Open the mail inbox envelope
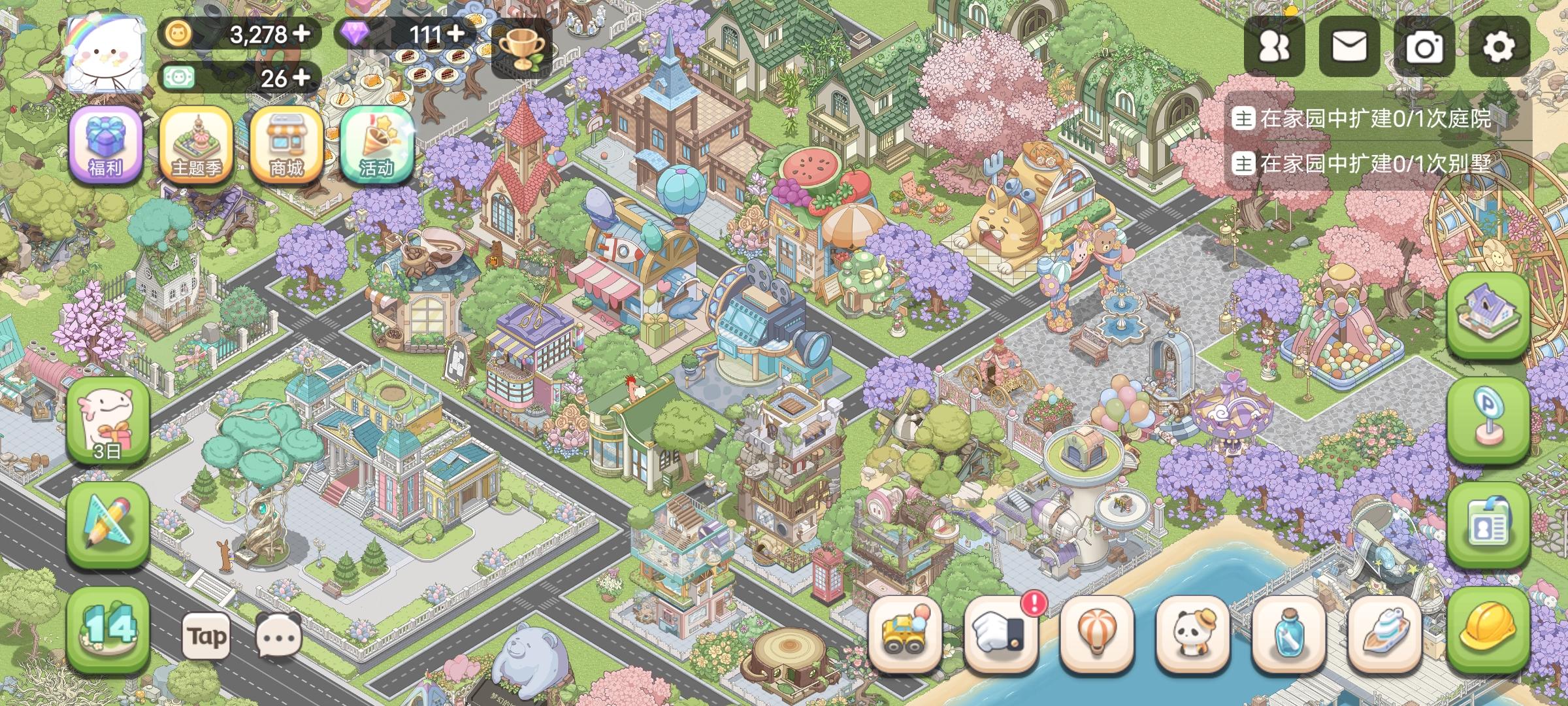The width and height of the screenshot is (1568, 706). [x=1348, y=47]
